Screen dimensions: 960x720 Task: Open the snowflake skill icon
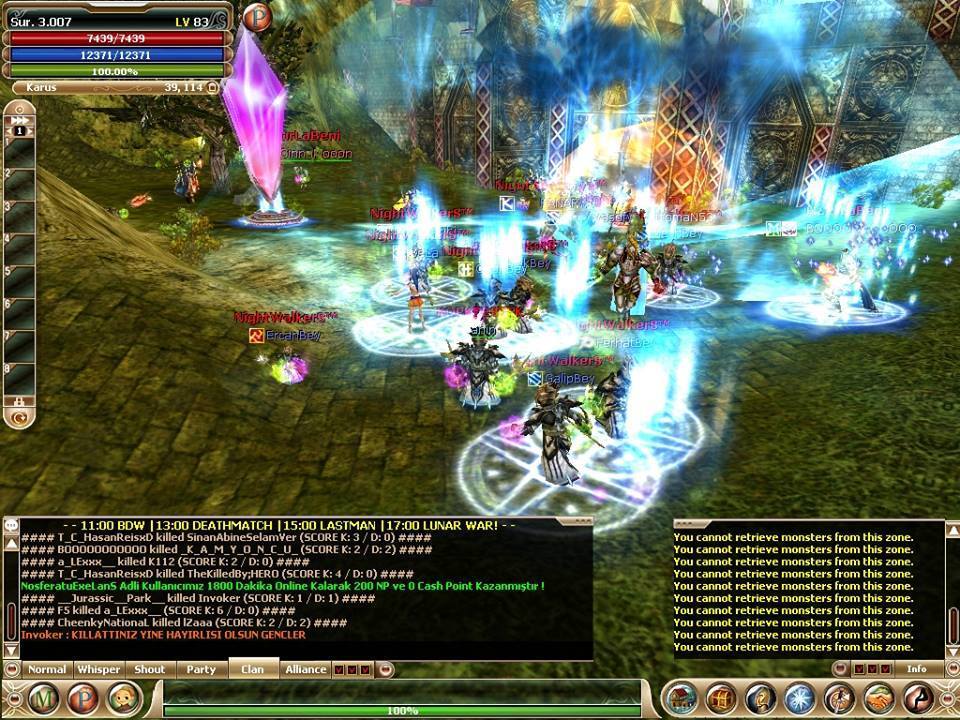(x=799, y=698)
